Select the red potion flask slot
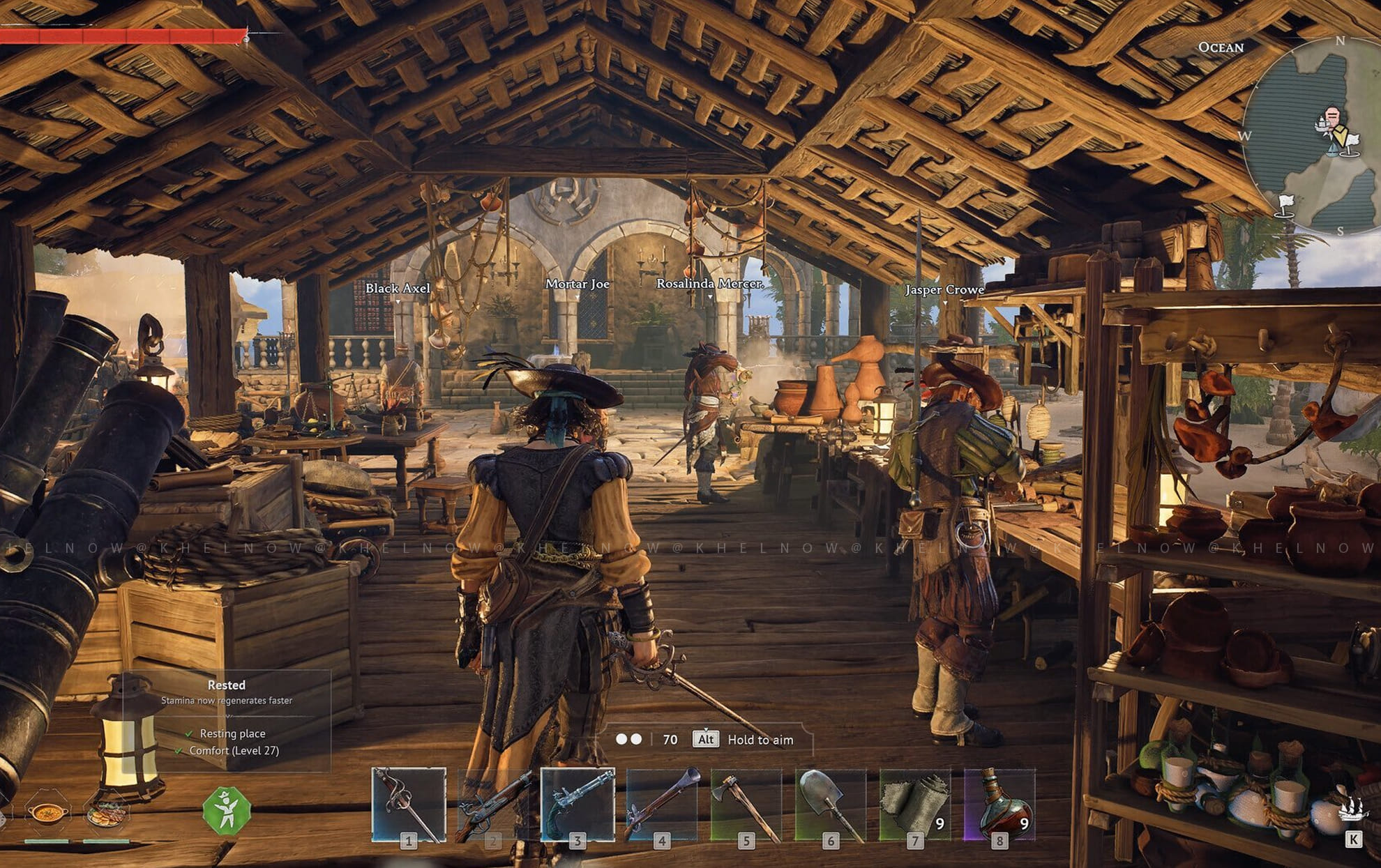The width and height of the screenshot is (1381, 868). [x=999, y=805]
